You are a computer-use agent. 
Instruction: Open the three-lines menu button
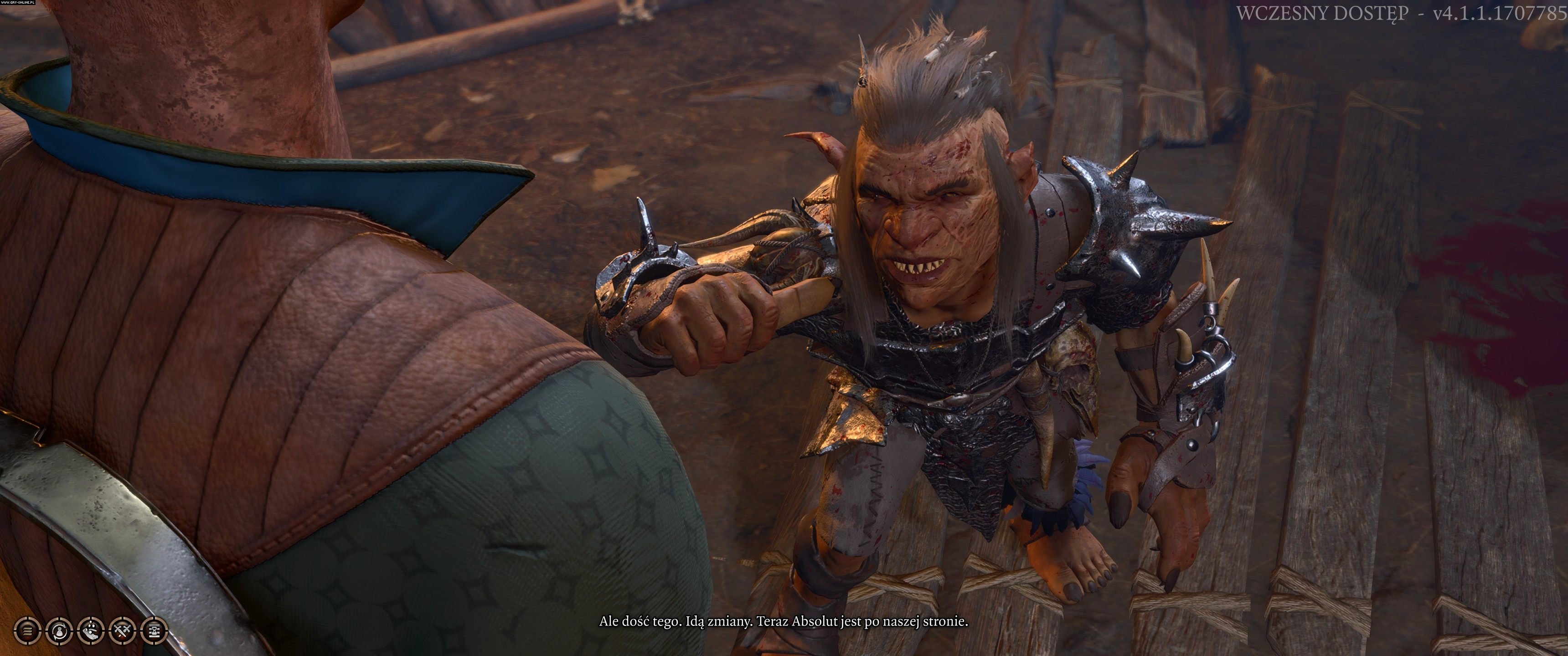pos(27,630)
